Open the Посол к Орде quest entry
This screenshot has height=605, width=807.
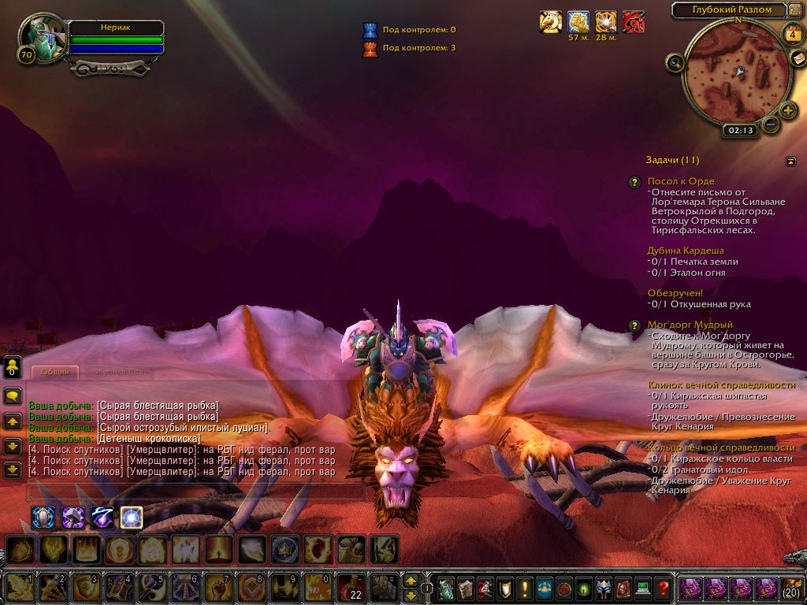tap(680, 181)
